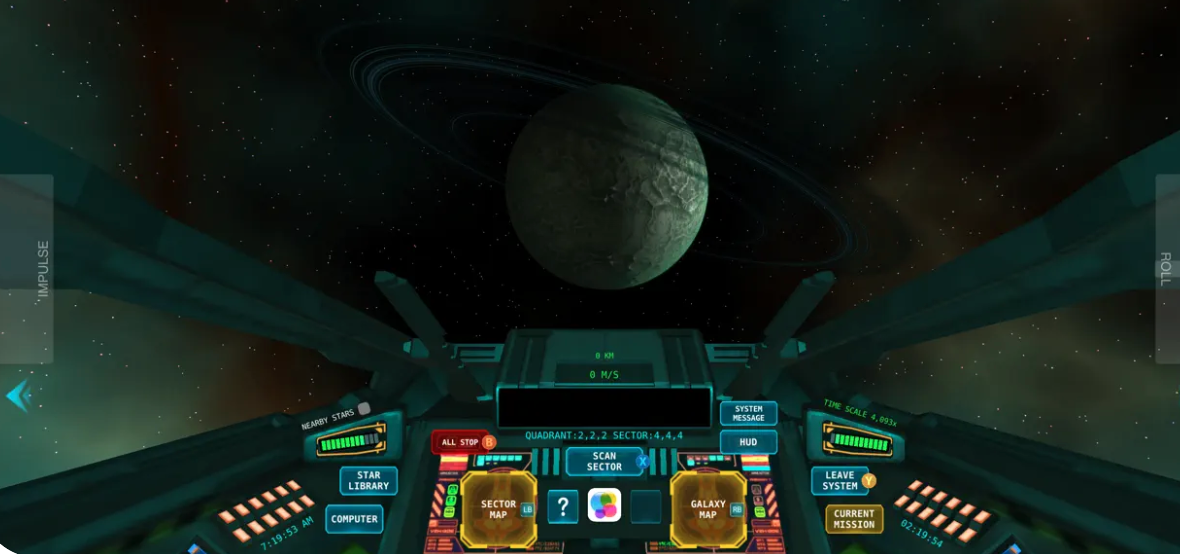Open the ship Computer
The width and height of the screenshot is (1180, 554).
point(354,519)
